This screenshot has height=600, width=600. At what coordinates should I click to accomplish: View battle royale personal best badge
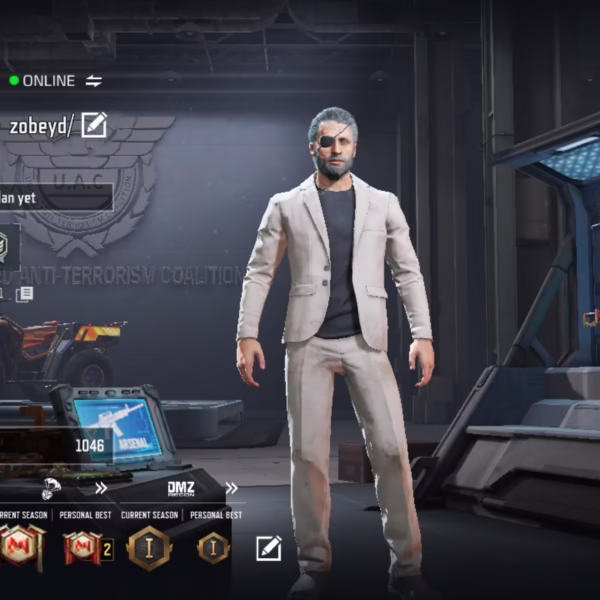[84, 548]
